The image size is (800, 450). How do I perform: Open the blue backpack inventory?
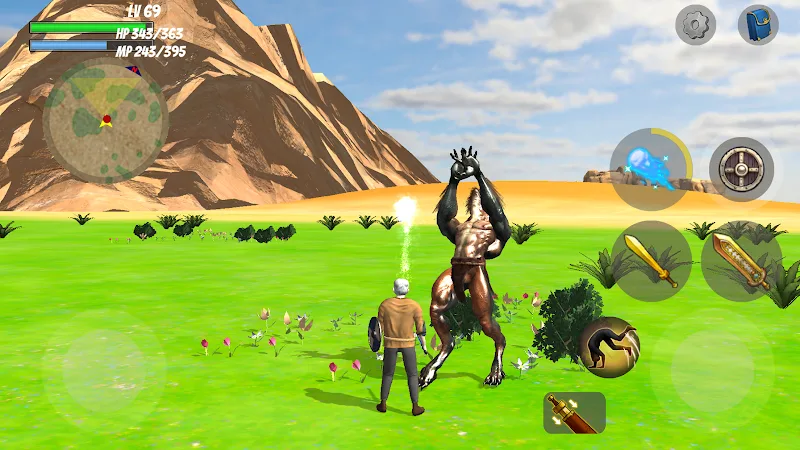[x=758, y=25]
